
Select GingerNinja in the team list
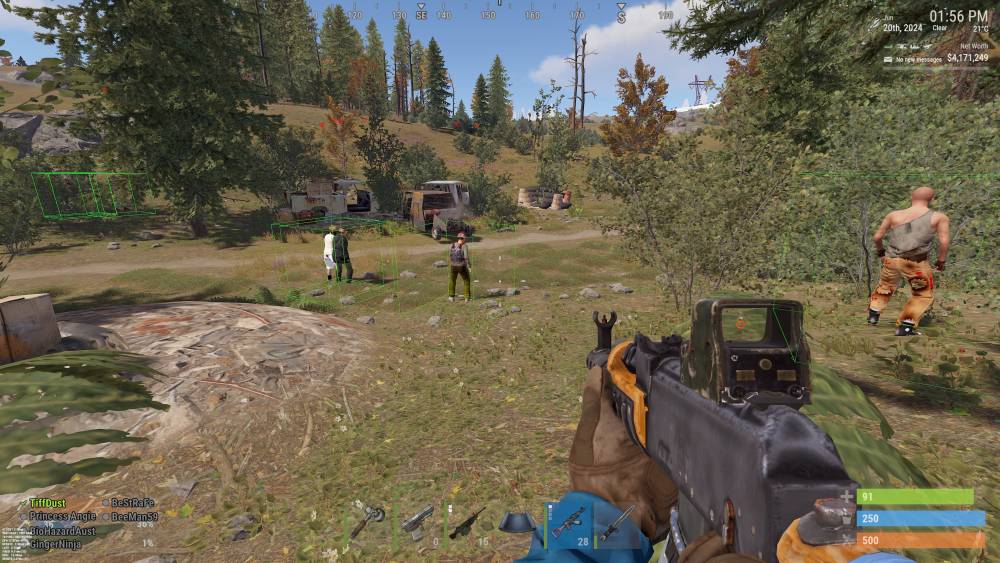[55, 545]
